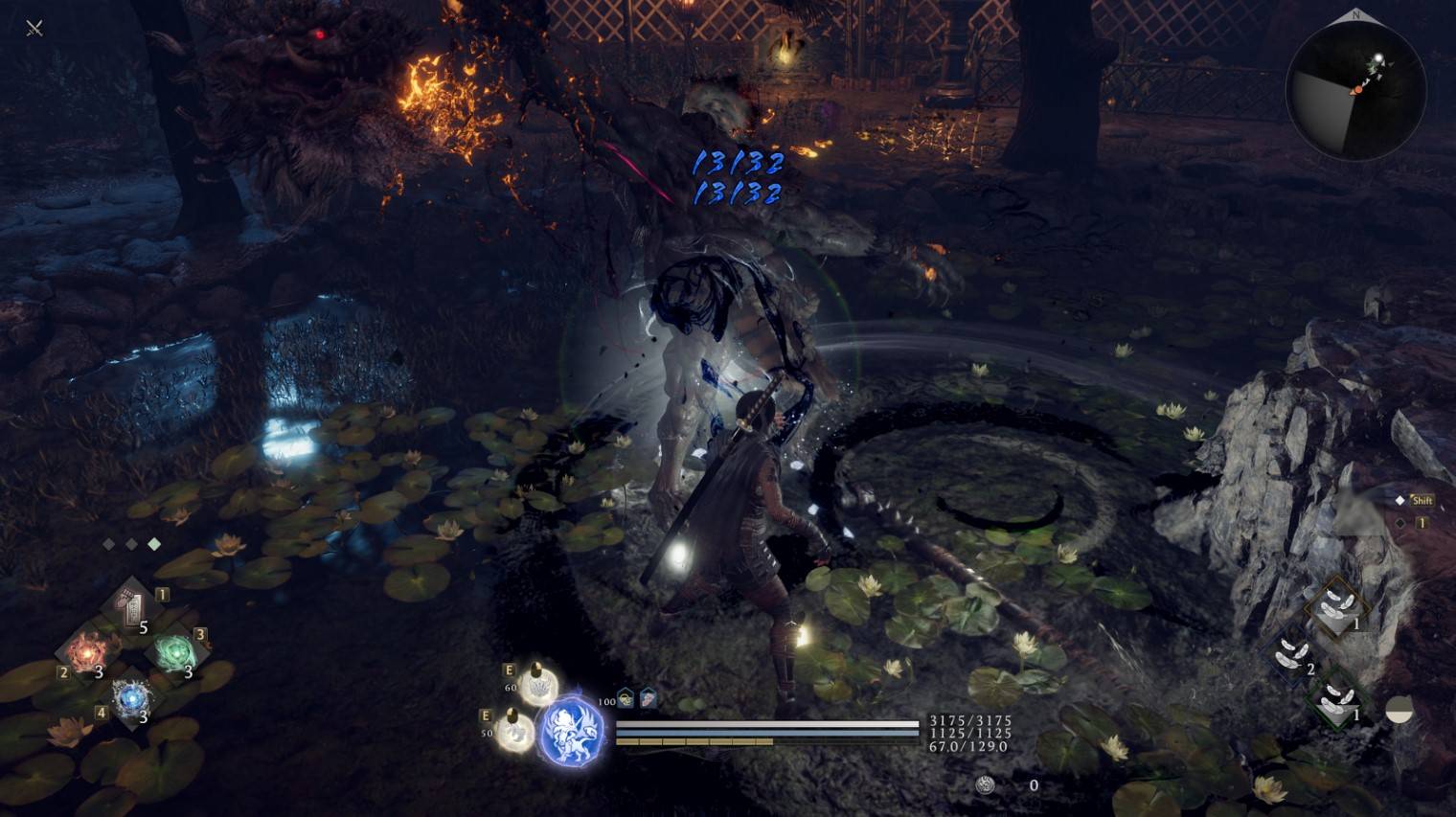Select the gold-framed feather slot
Screen dimensions: 1456x817
[x=1336, y=605]
